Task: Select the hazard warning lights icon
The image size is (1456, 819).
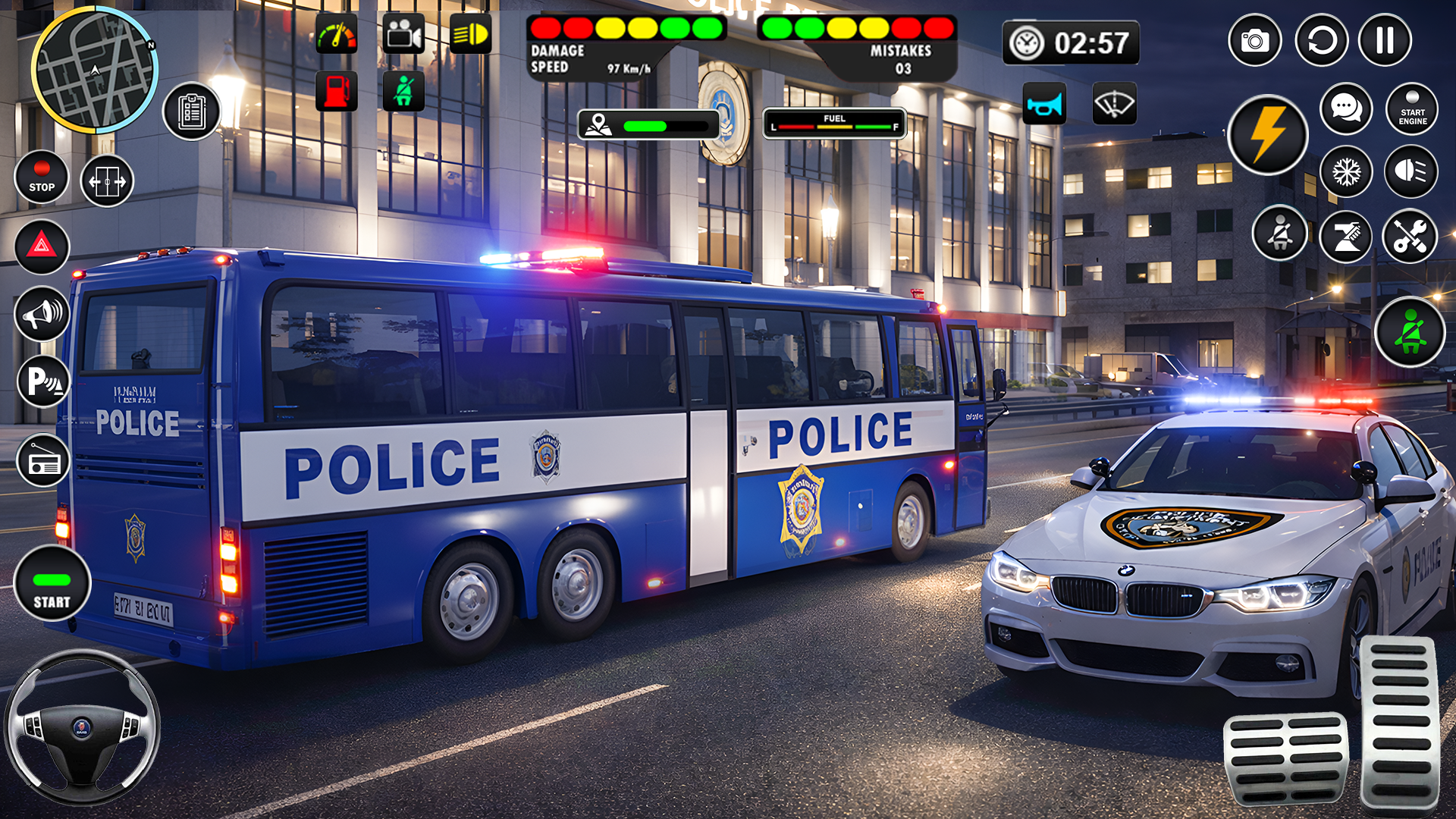Action: click(42, 248)
